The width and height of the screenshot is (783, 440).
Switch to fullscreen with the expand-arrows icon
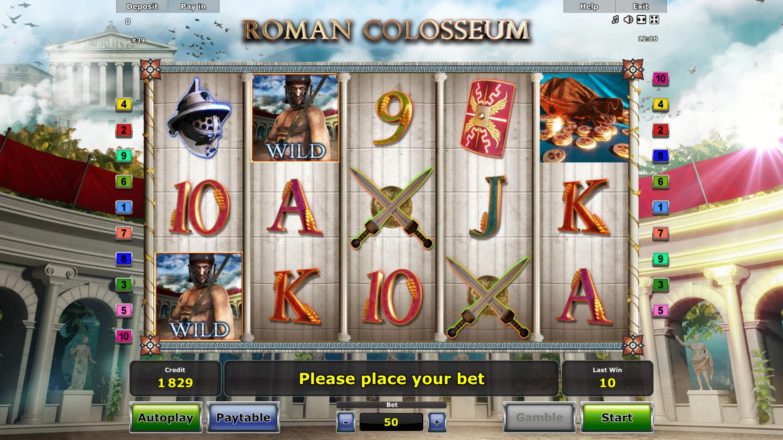point(653,20)
